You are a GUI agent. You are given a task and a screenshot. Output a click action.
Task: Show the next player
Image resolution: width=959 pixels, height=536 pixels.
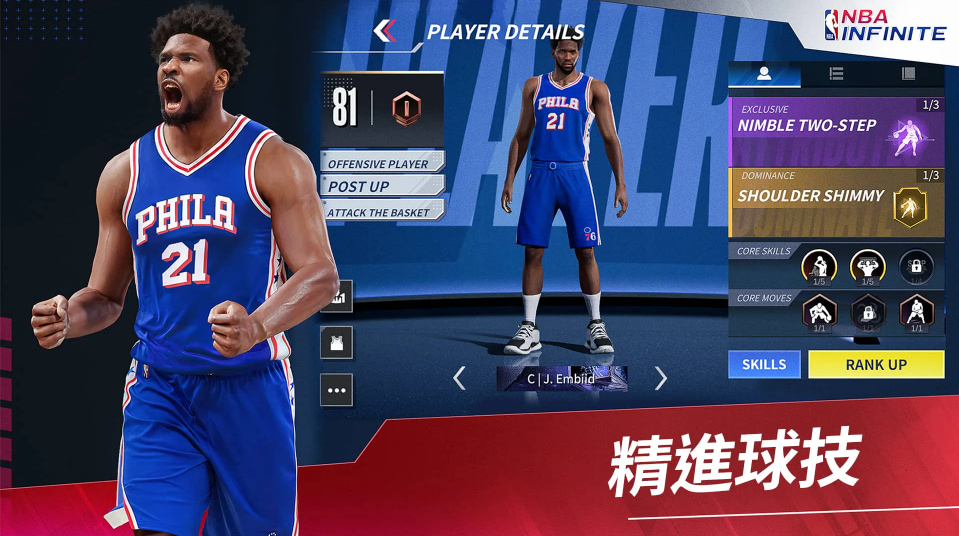pyautogui.click(x=660, y=378)
